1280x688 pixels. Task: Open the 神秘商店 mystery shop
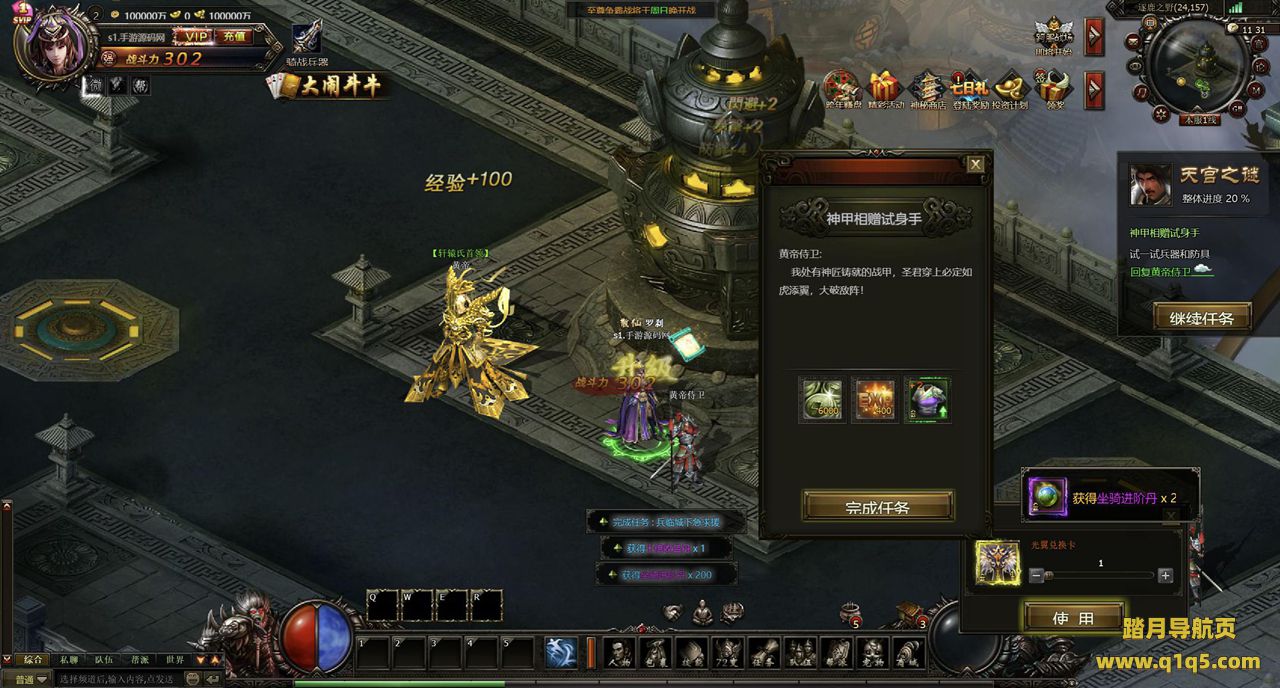tap(927, 88)
